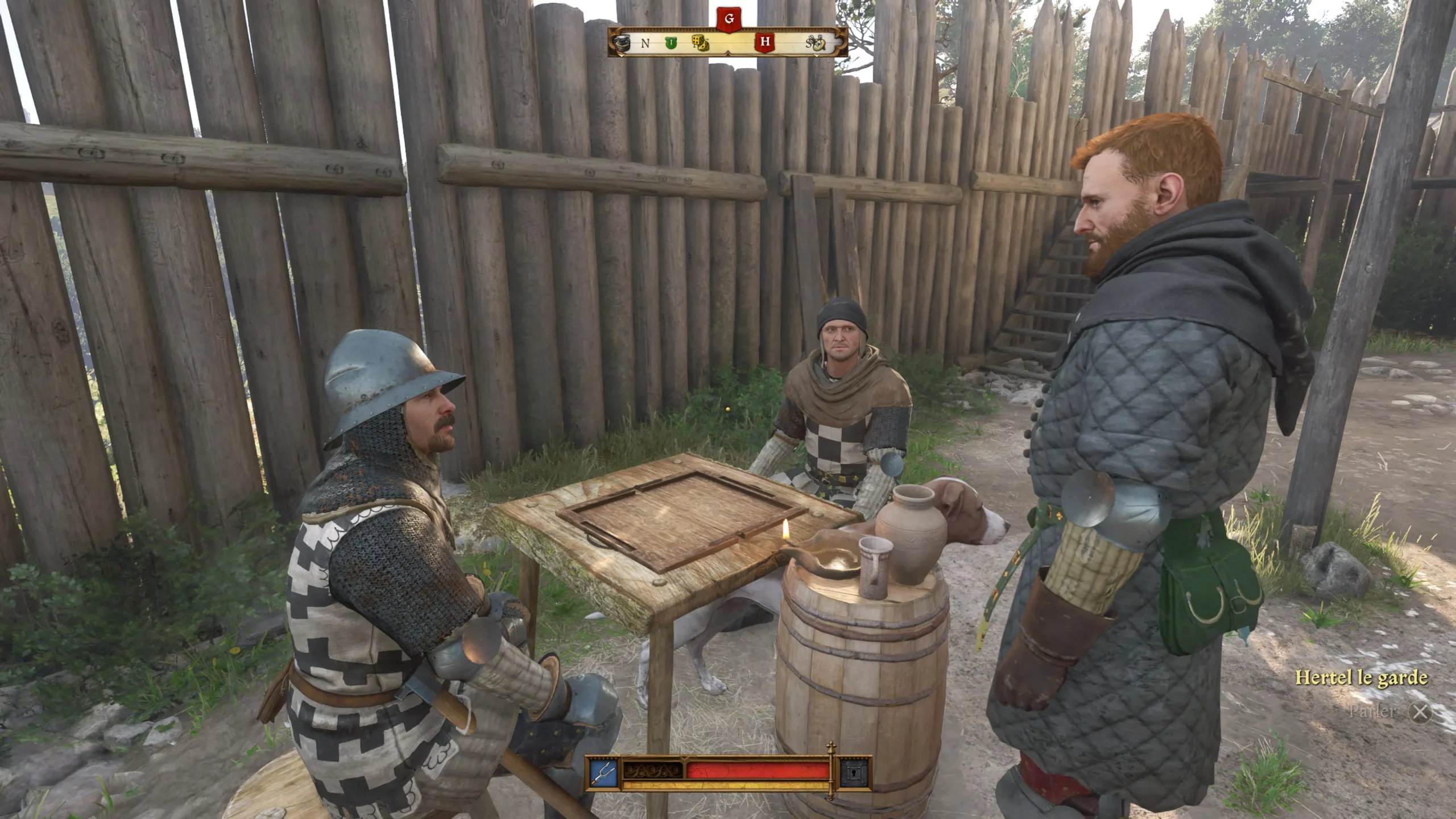Click the yellow dice marker on compass
Image resolution: width=1456 pixels, height=819 pixels.
[x=700, y=42]
